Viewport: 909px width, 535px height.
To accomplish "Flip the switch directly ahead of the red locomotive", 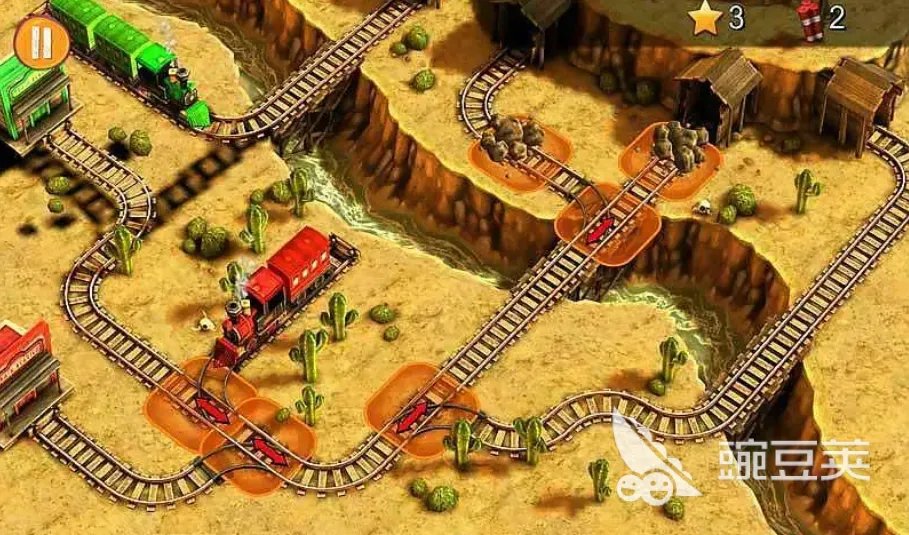I will click(x=211, y=408).
